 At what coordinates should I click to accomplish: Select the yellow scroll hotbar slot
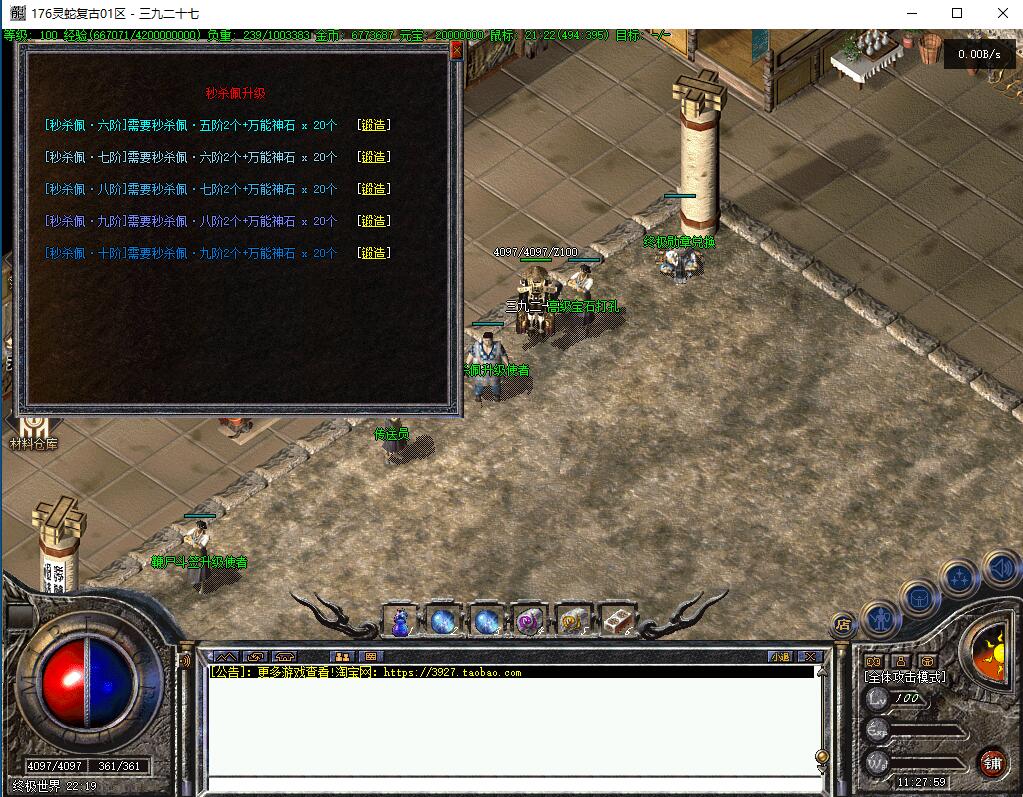572,621
